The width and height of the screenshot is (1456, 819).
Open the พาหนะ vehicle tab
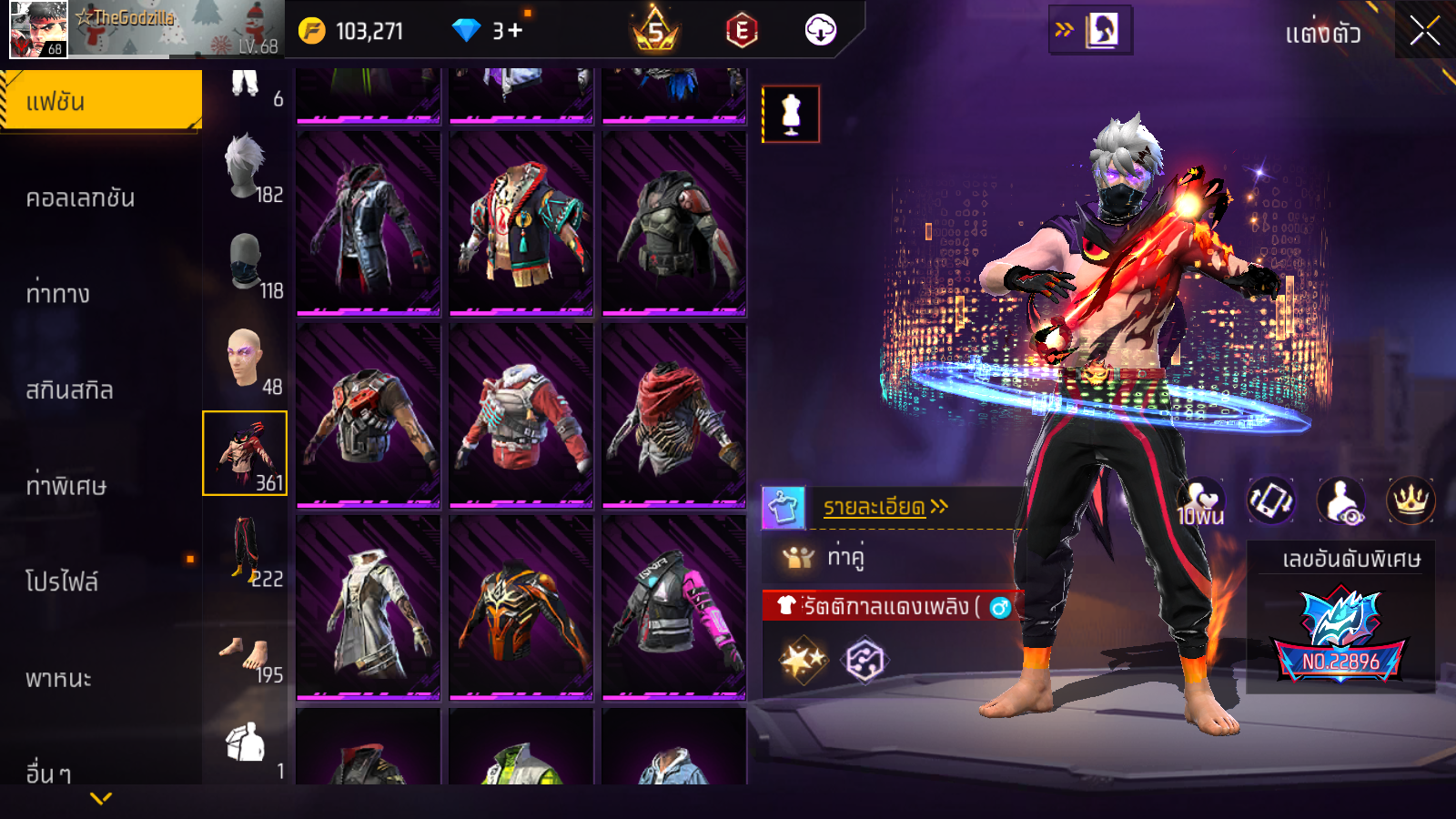coord(58,678)
